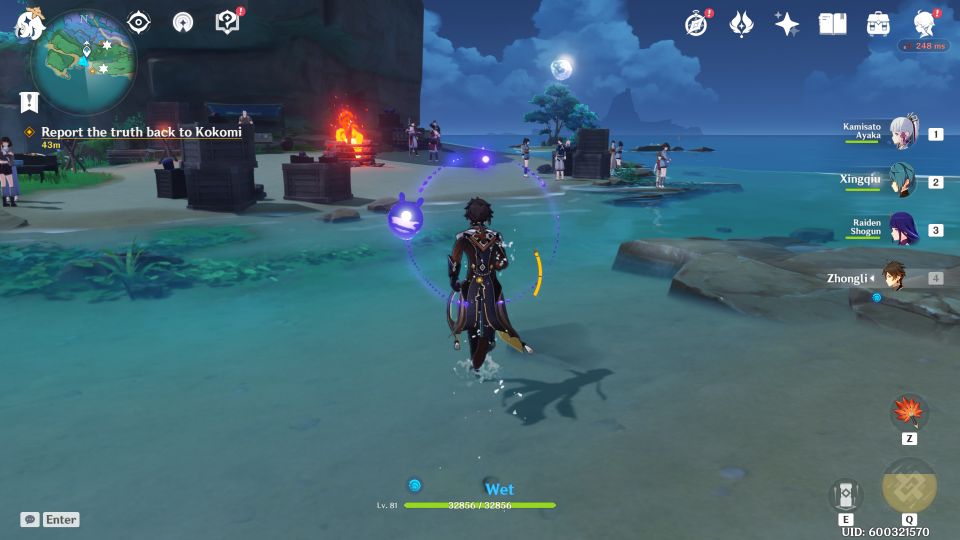Activate Zhongli's stone pillar elemental skill
960x540 pixels.
point(846,495)
